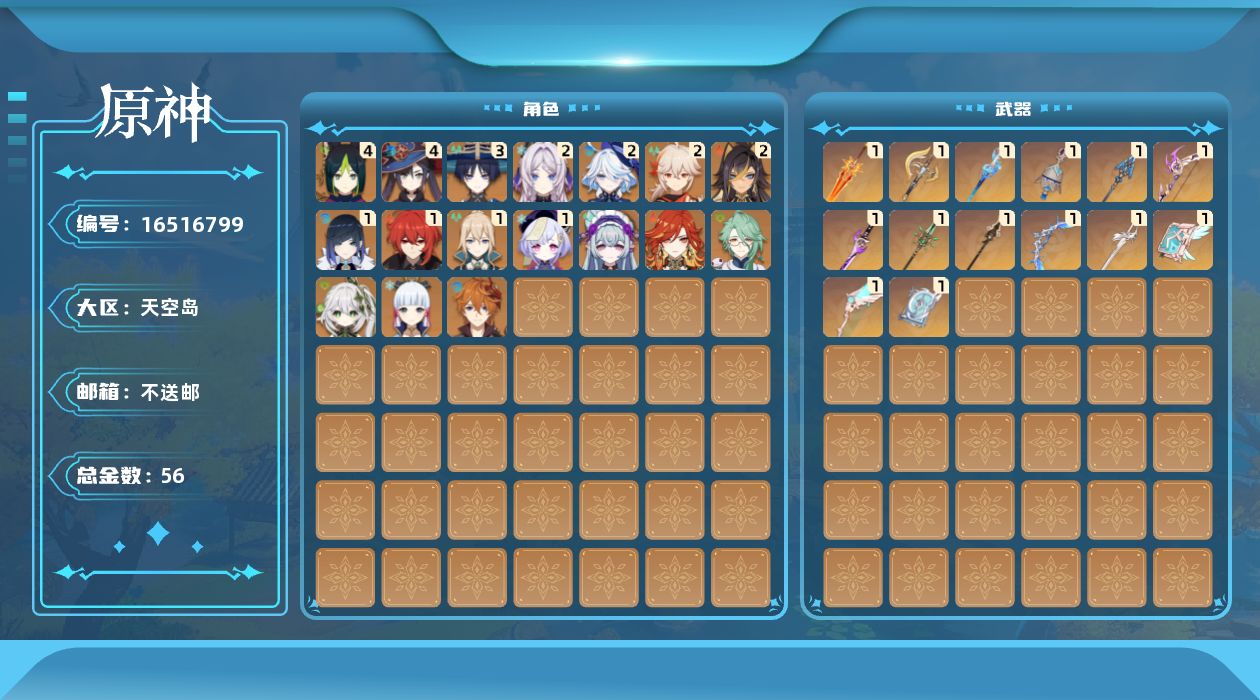
Task: Select the Dehya character portrait
Action: pos(742,172)
